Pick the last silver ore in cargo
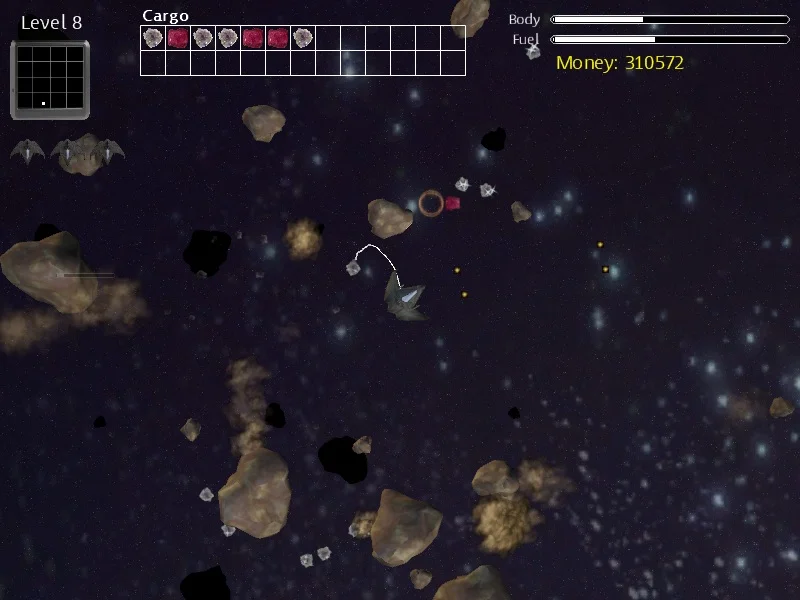 tap(303, 38)
